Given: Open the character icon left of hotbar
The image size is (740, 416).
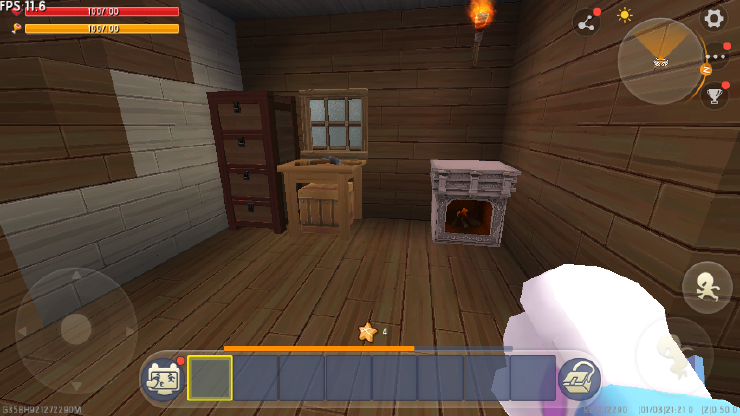Looking at the screenshot, I should pos(162,378).
